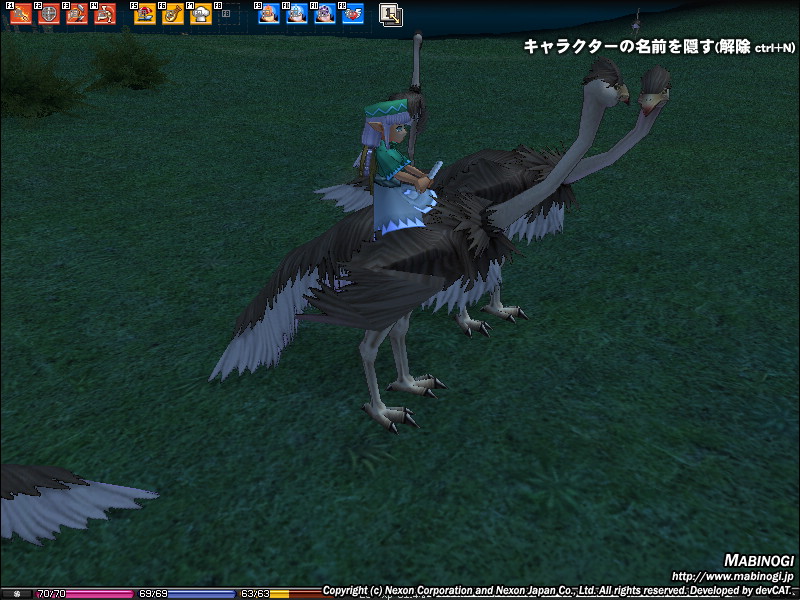Trigger the F12 blue winged skill
The width and height of the screenshot is (800, 600).
click(x=353, y=15)
